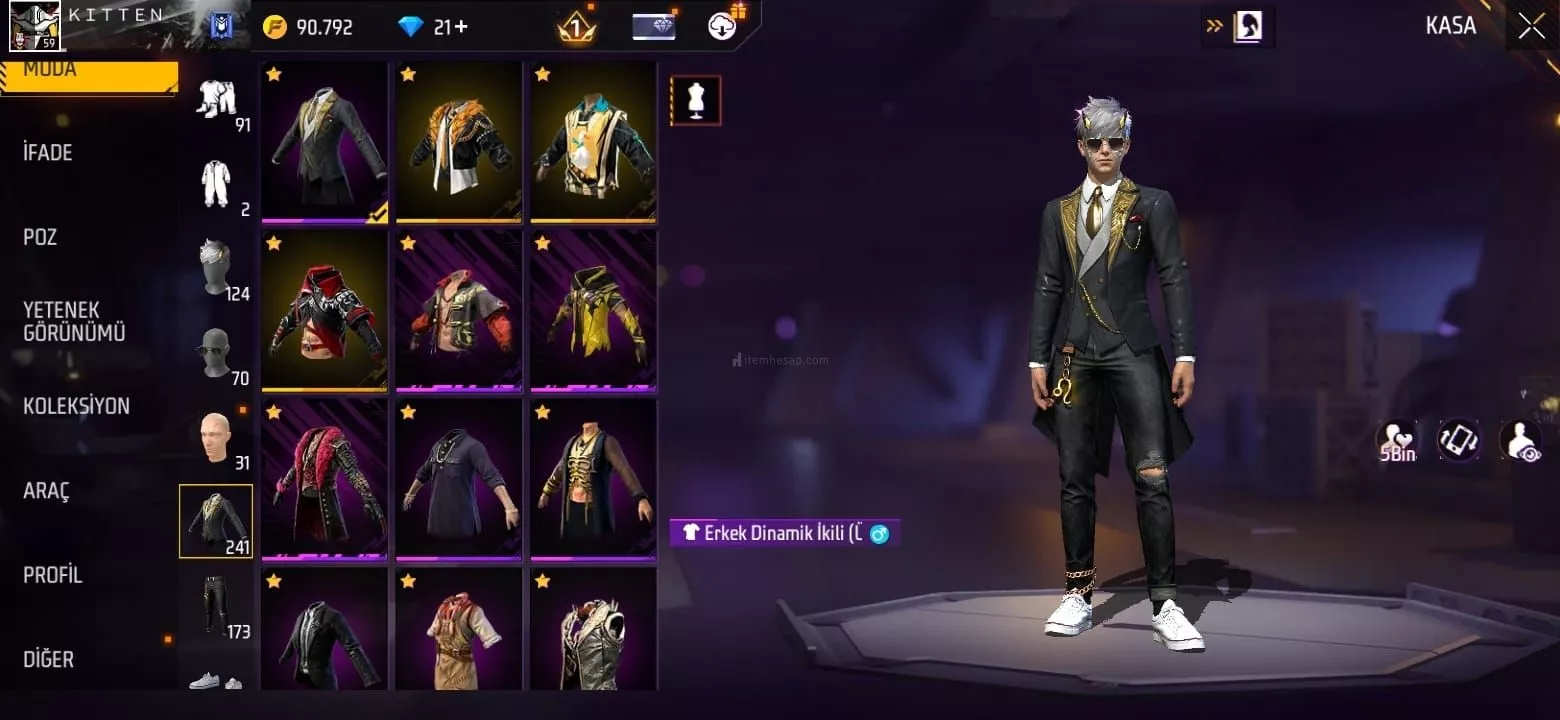The image size is (1560, 720).
Task: Toggle the character view eye icon
Action: click(1521, 441)
